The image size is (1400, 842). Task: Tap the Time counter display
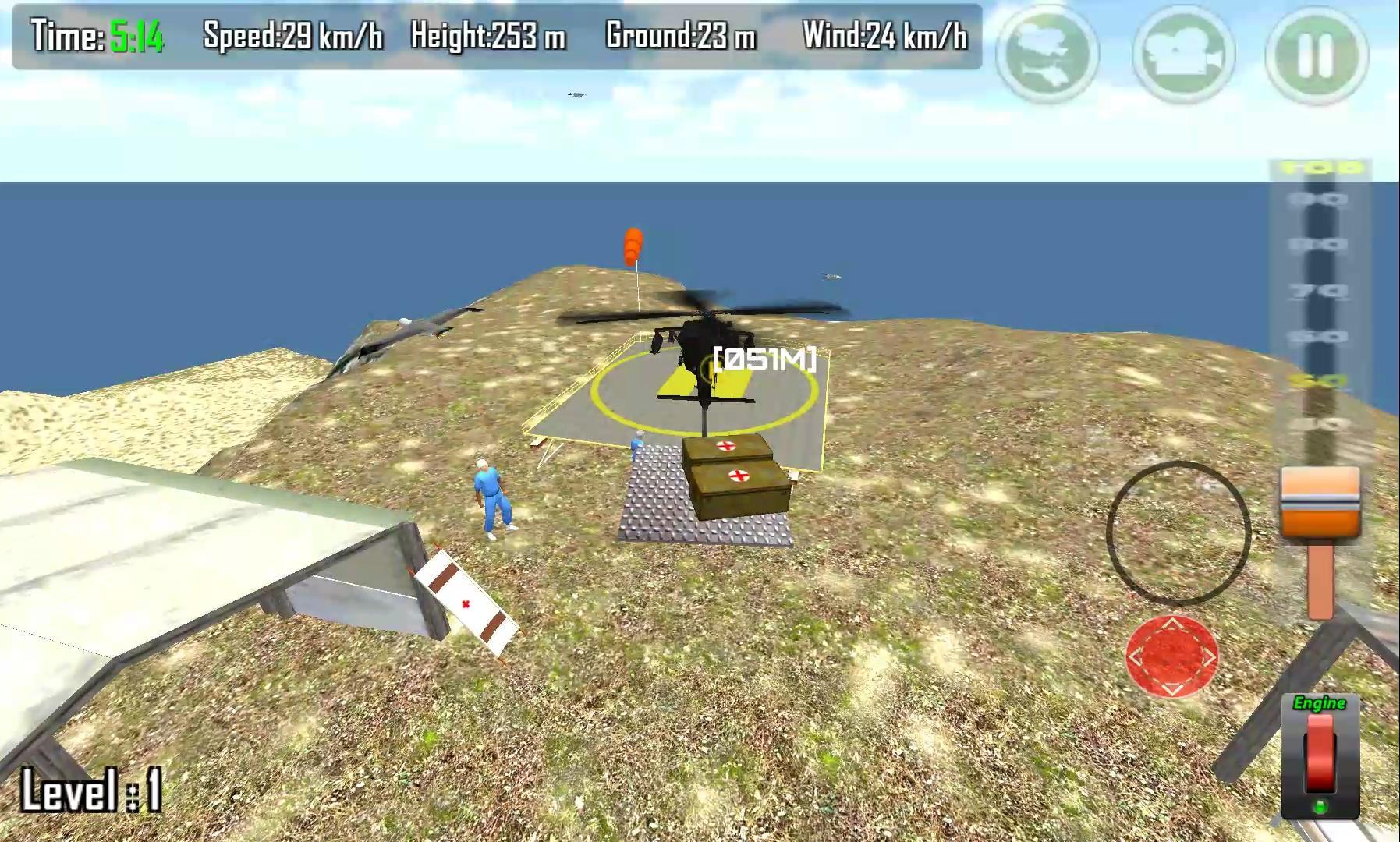tap(94, 34)
